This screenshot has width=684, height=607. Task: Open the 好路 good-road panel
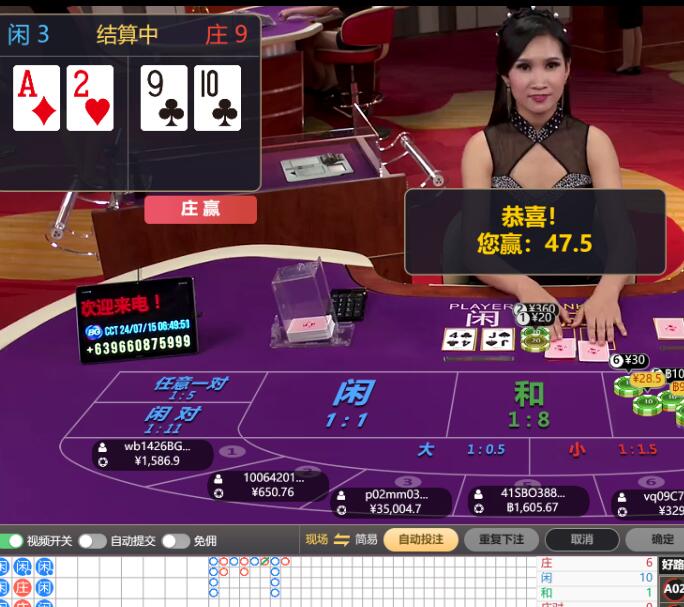[x=672, y=565]
